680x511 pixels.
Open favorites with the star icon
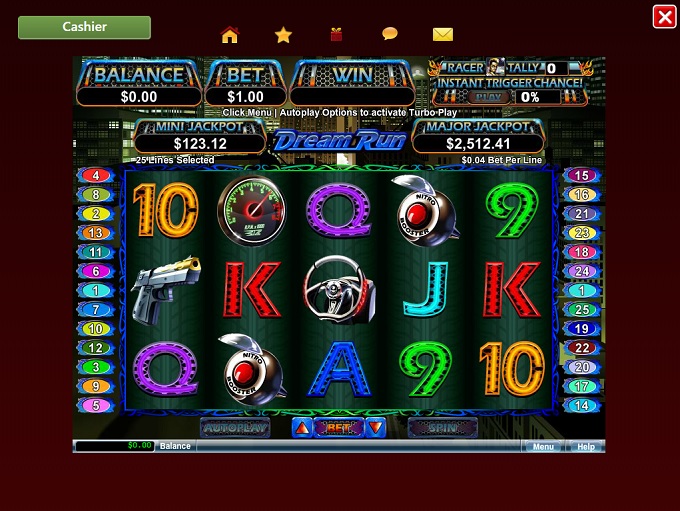tap(283, 35)
